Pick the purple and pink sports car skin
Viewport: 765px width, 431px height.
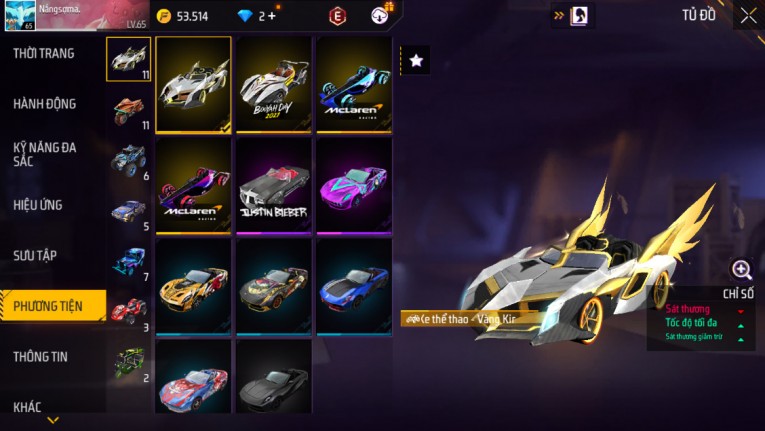[353, 184]
